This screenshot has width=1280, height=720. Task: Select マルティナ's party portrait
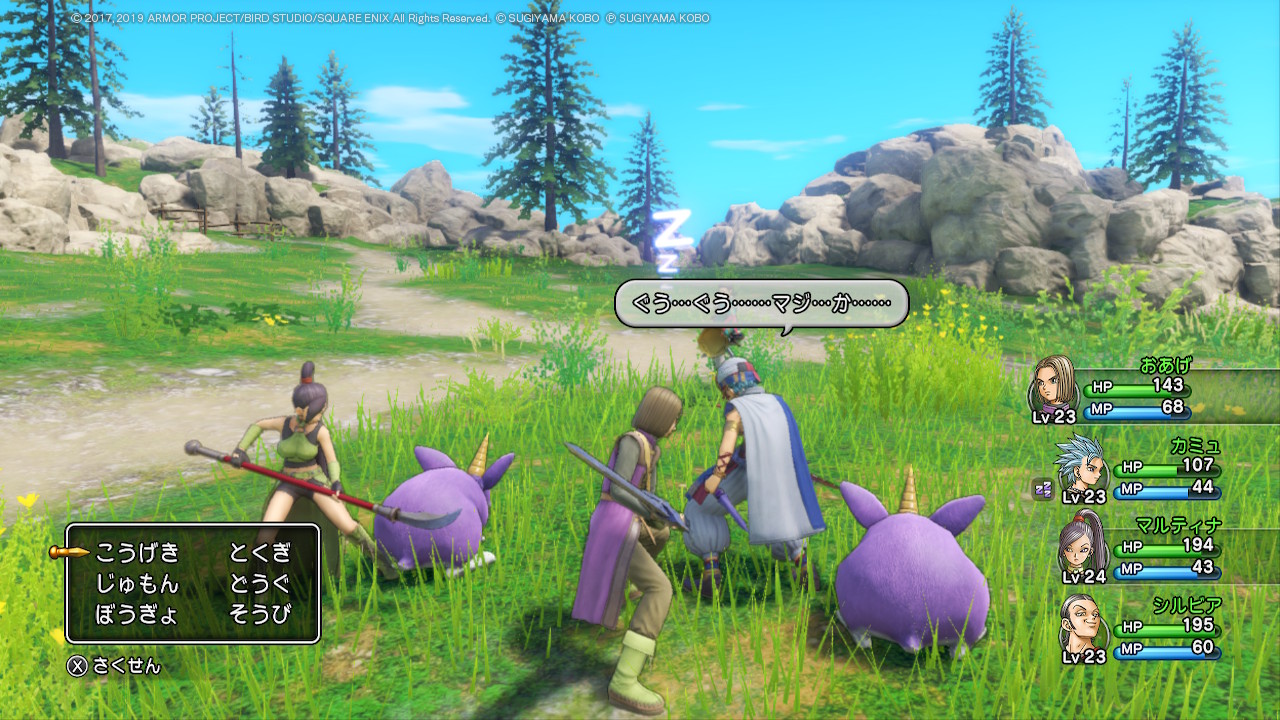[1080, 545]
